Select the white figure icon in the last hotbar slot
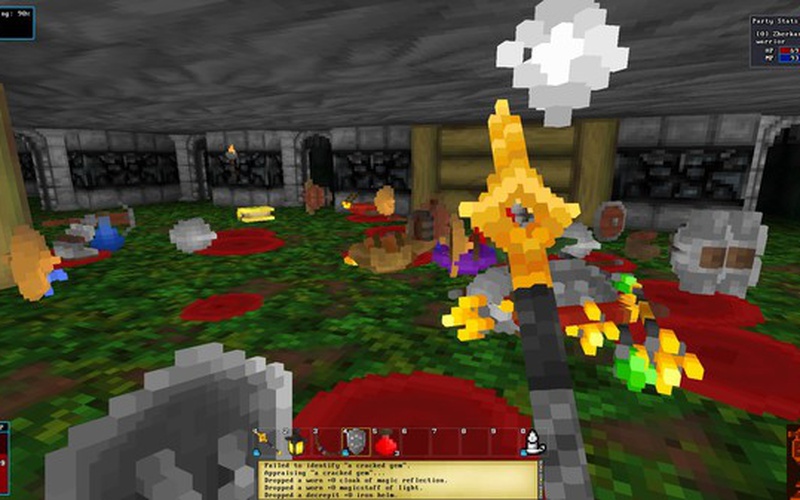 tap(533, 441)
